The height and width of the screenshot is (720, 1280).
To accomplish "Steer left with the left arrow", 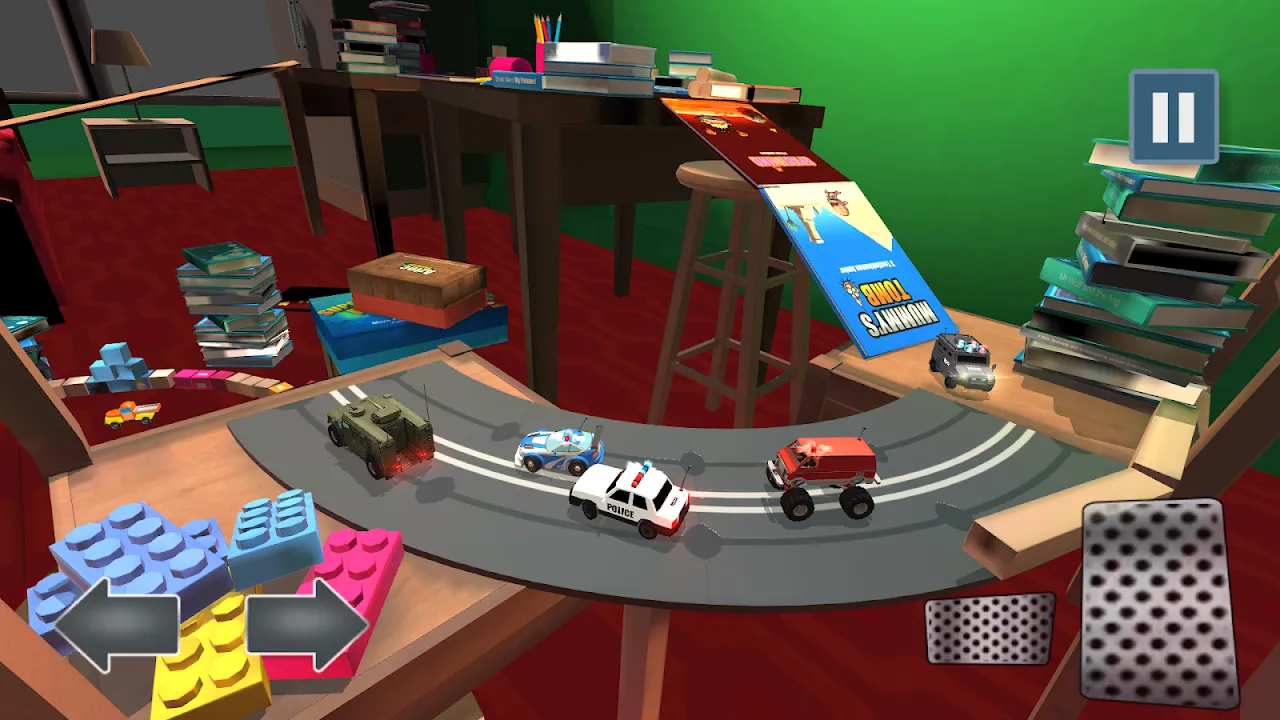I will (x=116, y=626).
